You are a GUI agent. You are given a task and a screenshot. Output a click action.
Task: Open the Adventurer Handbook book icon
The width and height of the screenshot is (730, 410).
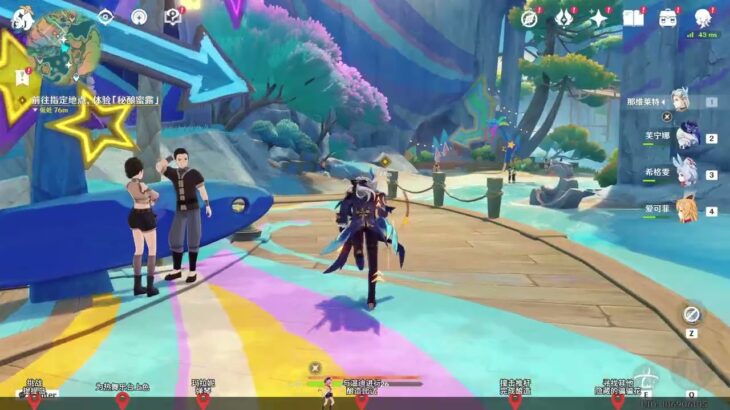point(633,17)
